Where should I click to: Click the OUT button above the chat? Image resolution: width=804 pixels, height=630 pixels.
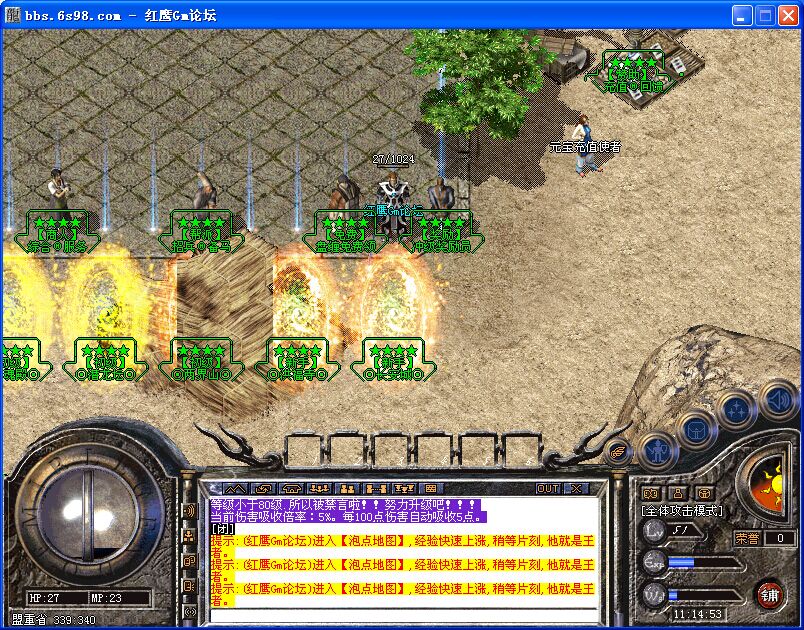tap(548, 488)
